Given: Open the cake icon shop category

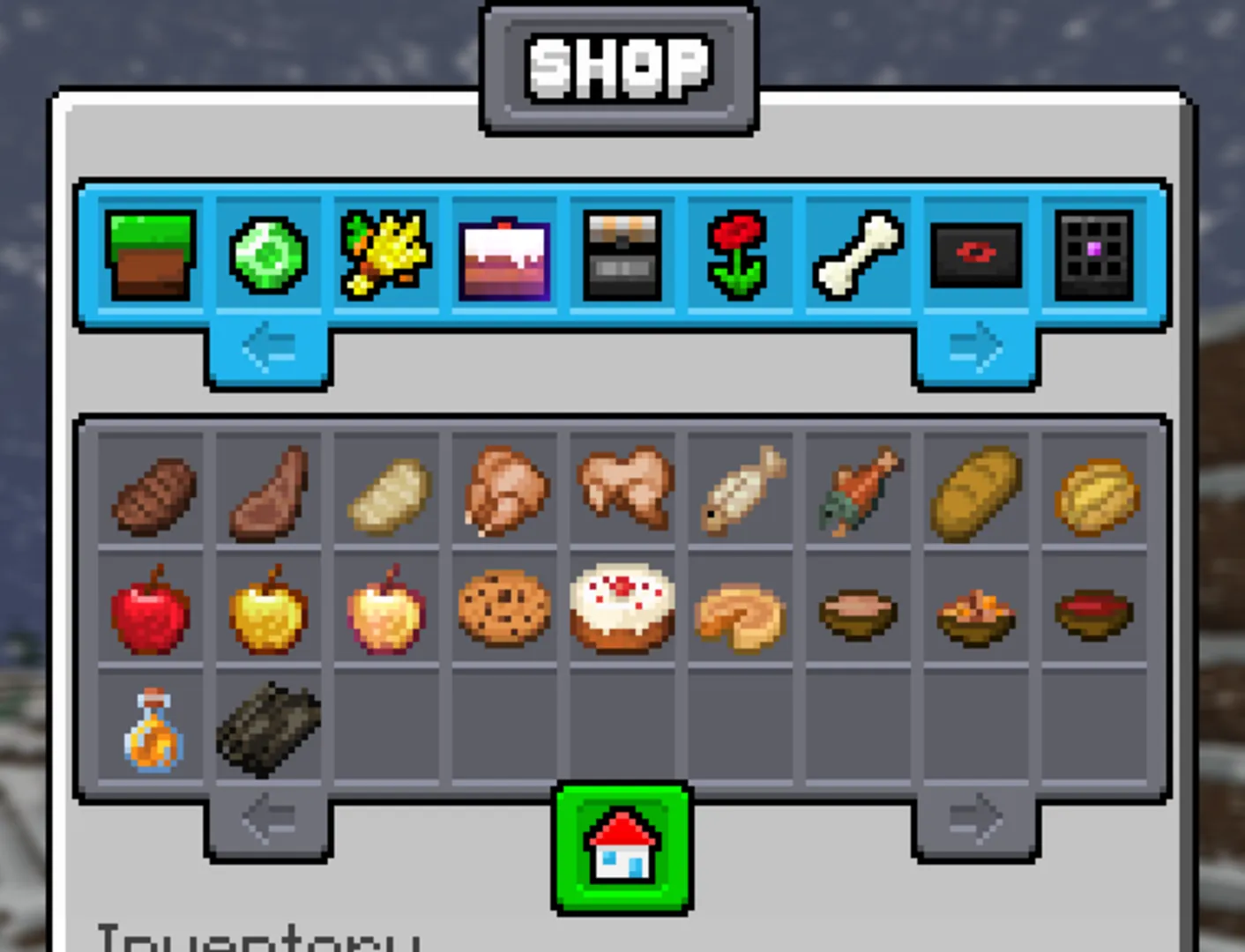Looking at the screenshot, I should [504, 254].
